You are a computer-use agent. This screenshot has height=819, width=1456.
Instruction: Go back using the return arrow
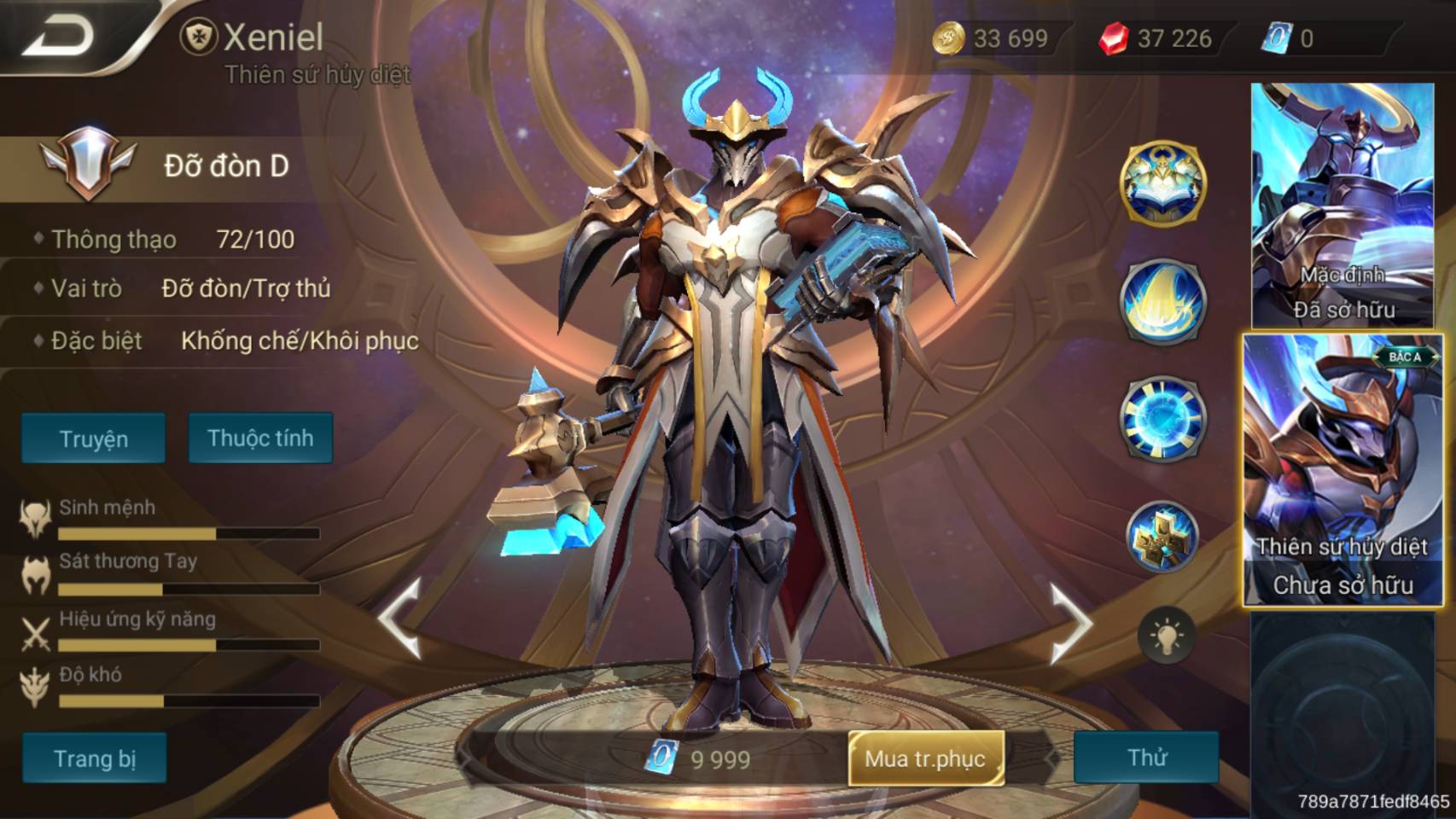click(x=60, y=36)
